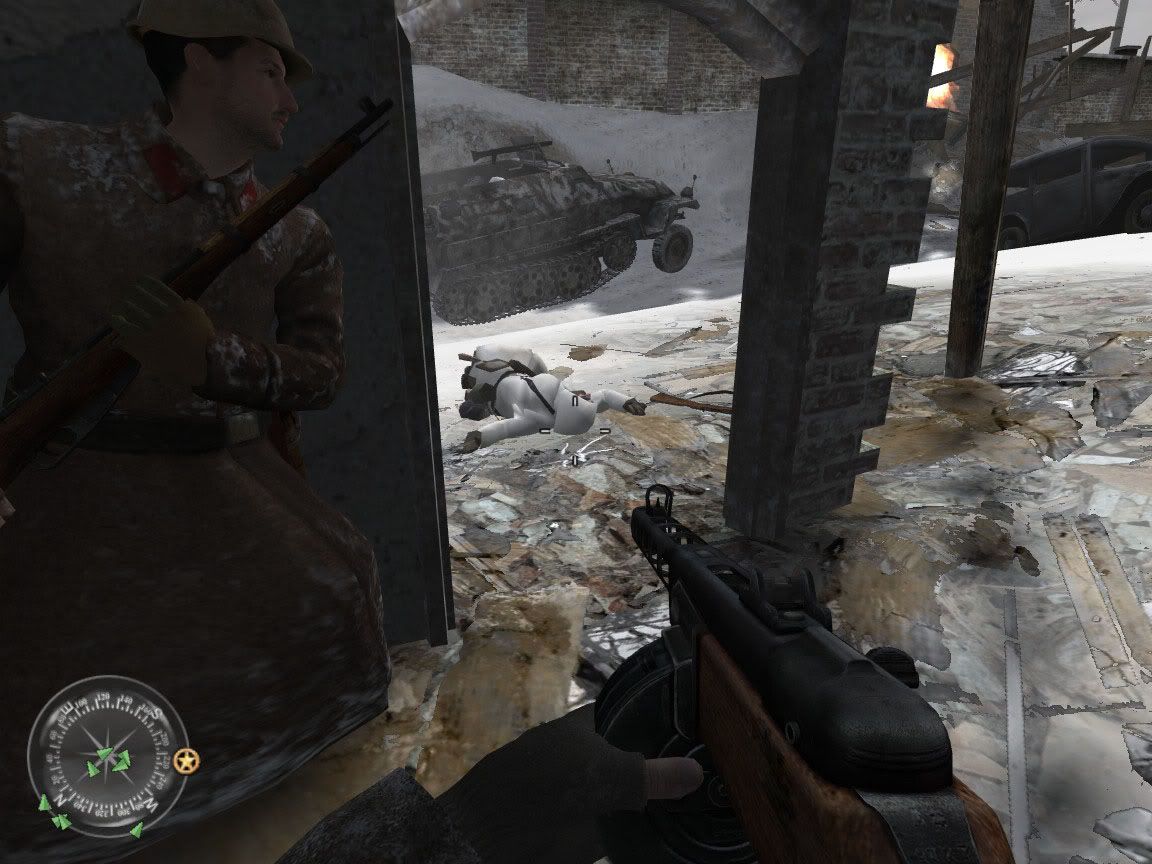Click the compass dial
The width and height of the screenshot is (1152, 864).
pos(107,755)
